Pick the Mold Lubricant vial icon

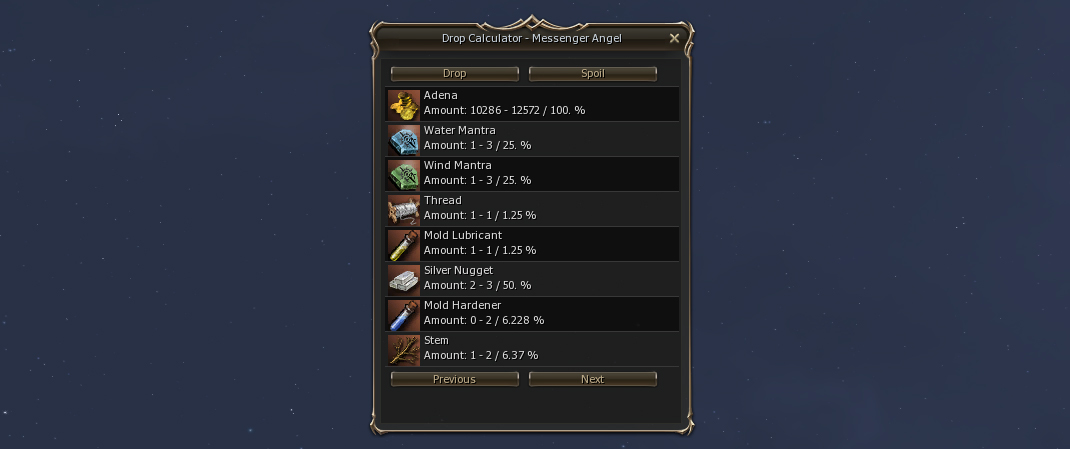pyautogui.click(x=404, y=244)
